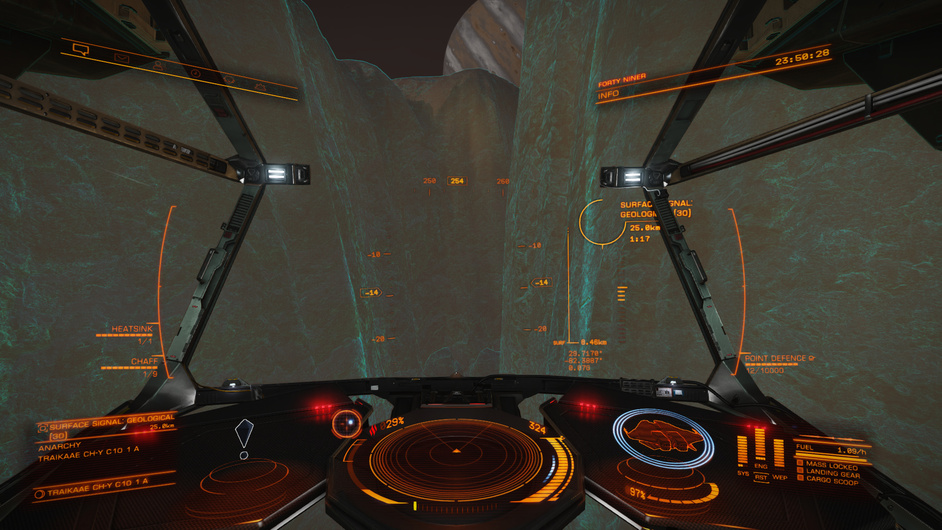The image size is (942, 530).
Task: Open the chat speech bubble icon
Action: pyautogui.click(x=82, y=49)
